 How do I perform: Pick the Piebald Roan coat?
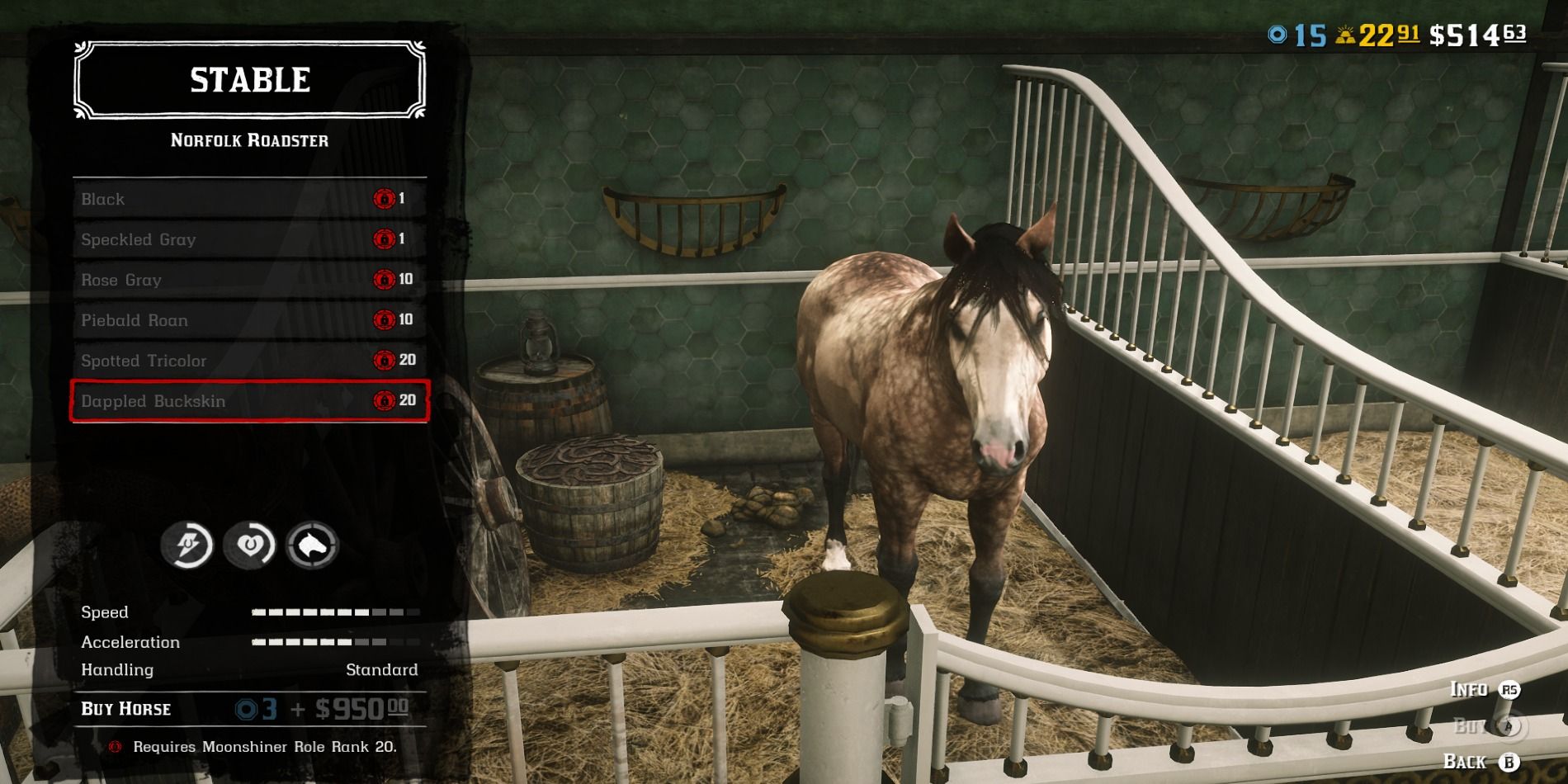[248, 320]
